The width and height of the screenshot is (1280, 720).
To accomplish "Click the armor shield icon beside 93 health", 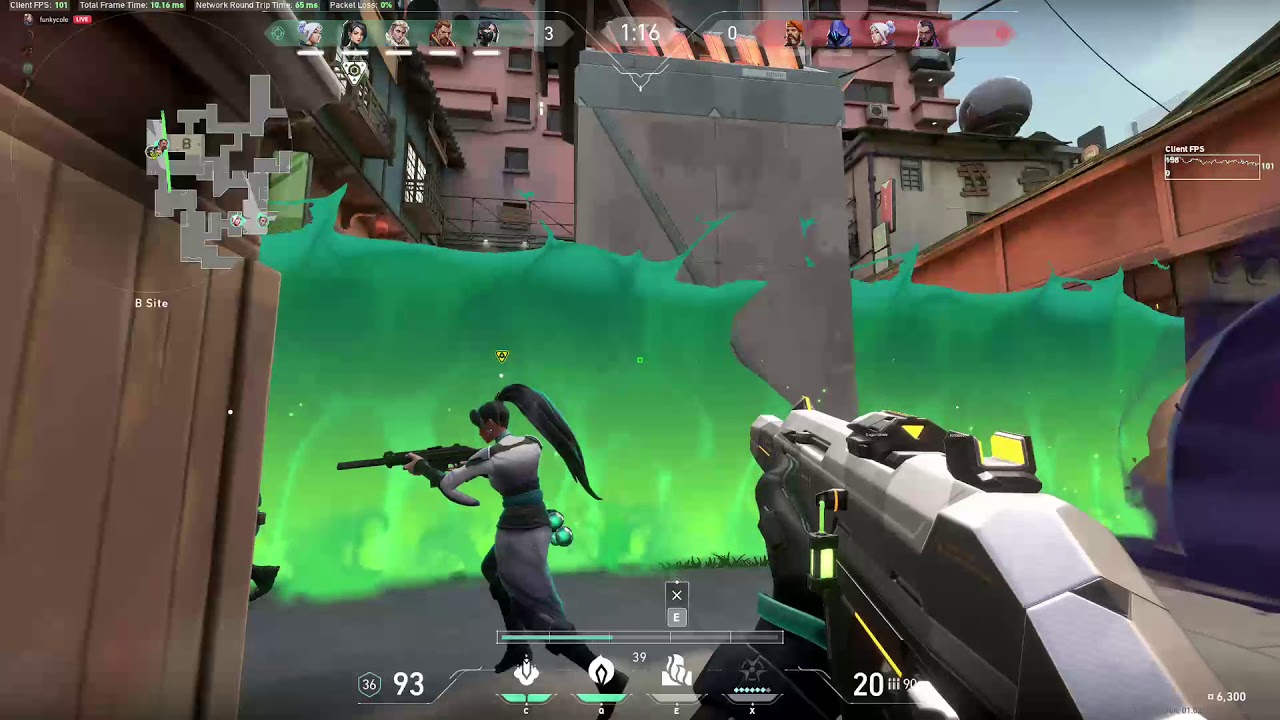I will [x=369, y=684].
